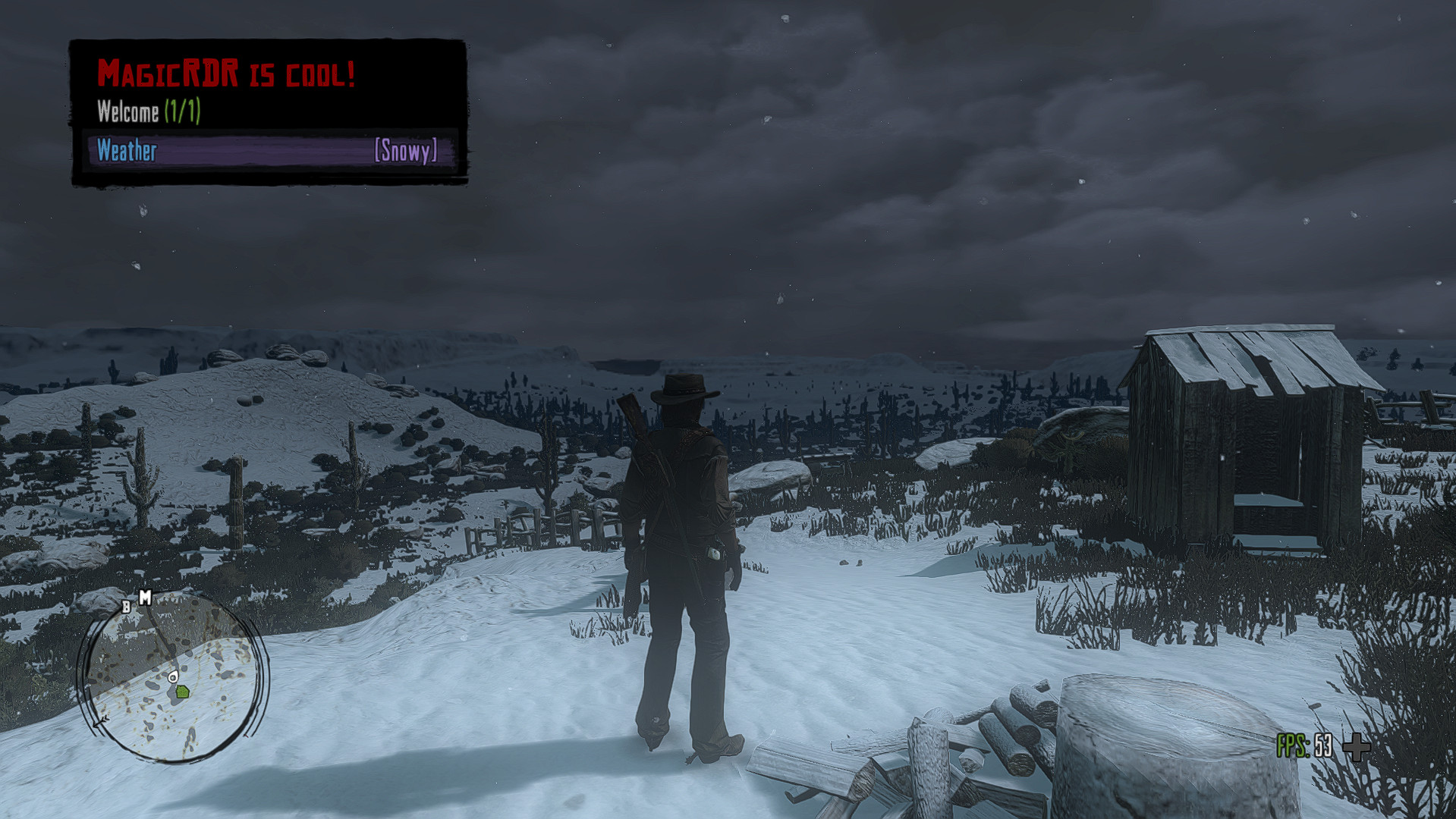The width and height of the screenshot is (1456, 819).
Task: Click the B blip near the minimap edge
Action: (126, 607)
